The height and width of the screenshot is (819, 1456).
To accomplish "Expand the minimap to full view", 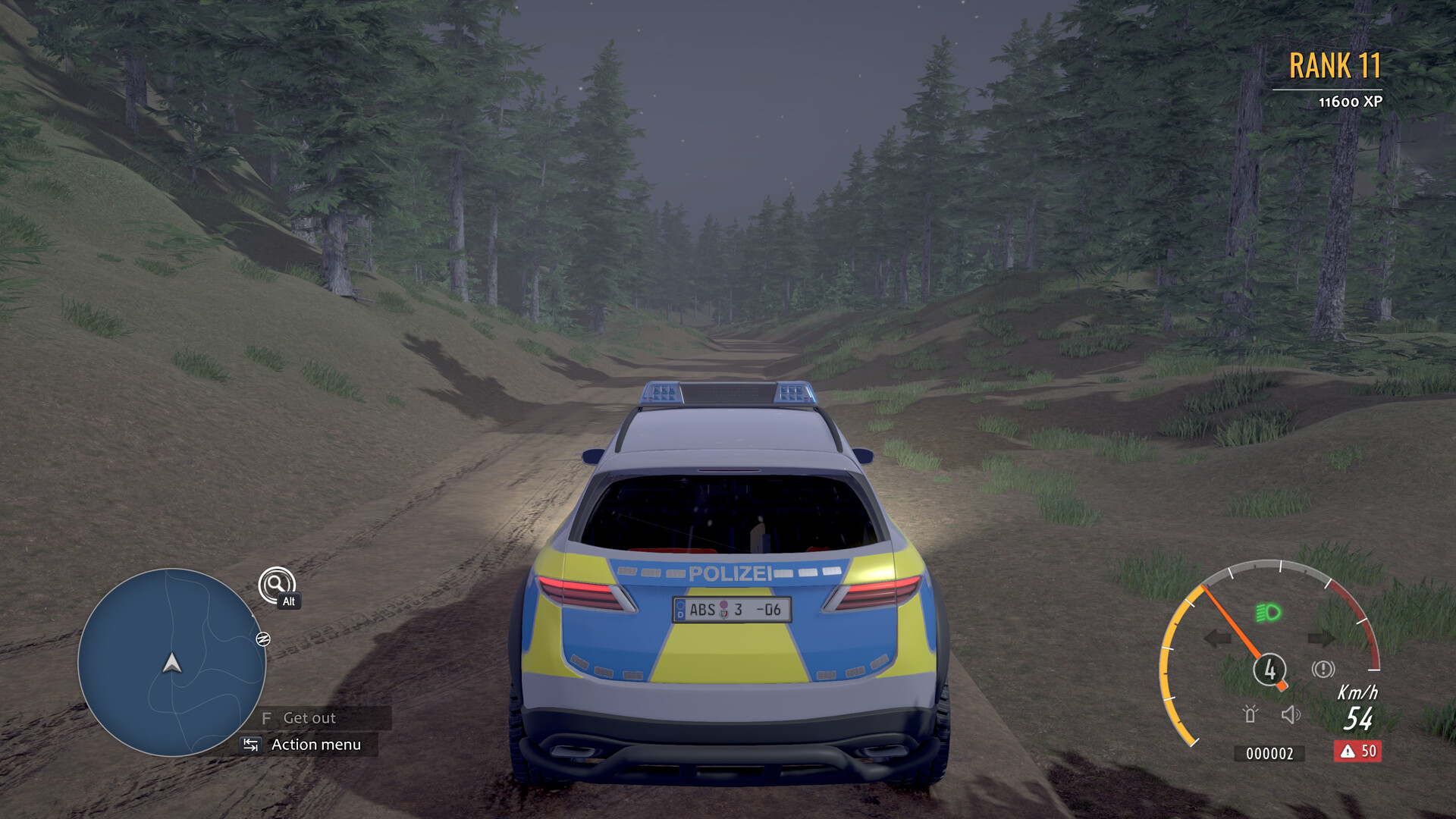I will point(172,664).
